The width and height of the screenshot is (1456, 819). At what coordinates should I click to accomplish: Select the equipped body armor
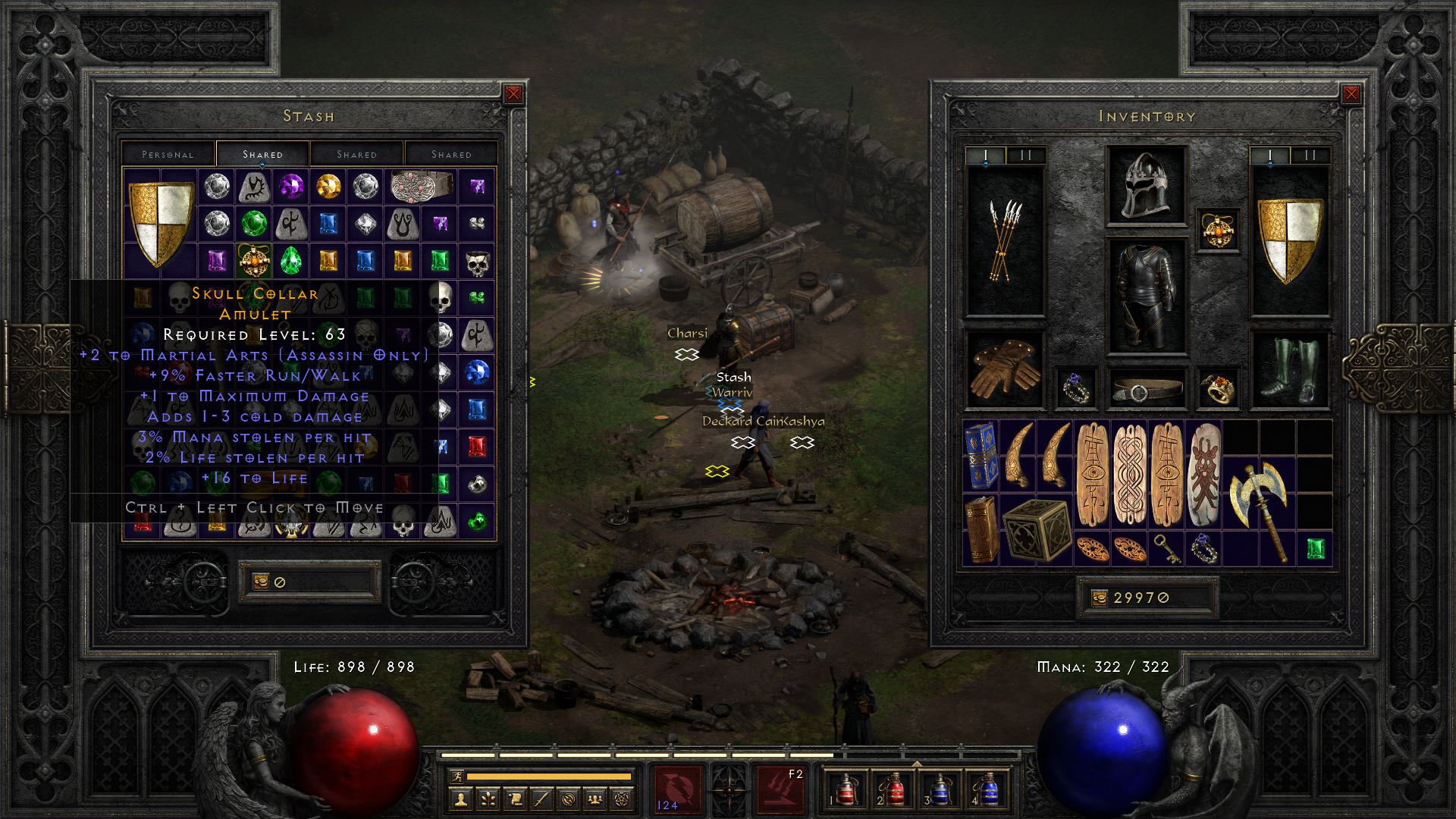(1146, 297)
